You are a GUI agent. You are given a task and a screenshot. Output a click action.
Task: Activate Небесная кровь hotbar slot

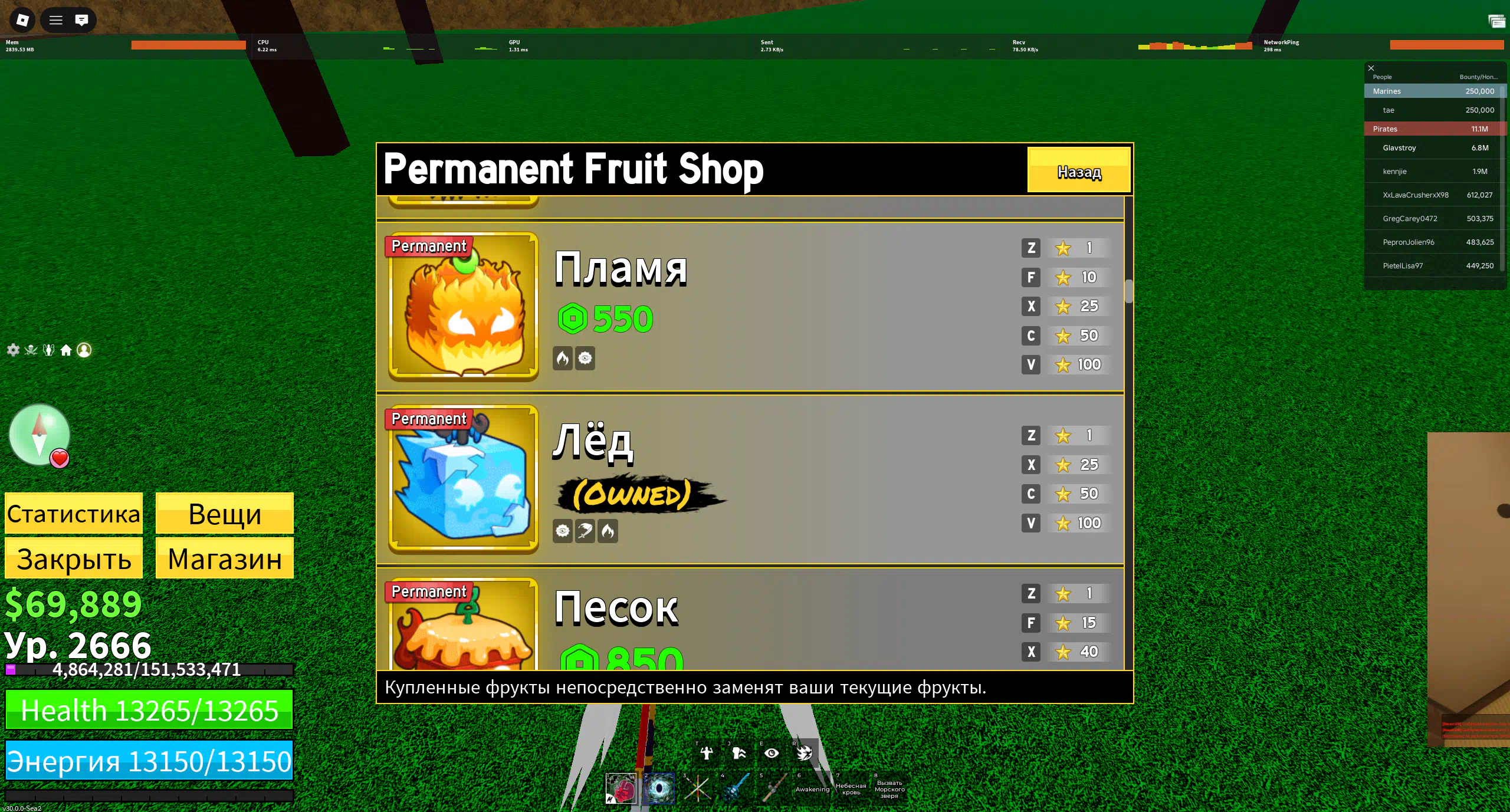coord(851,788)
